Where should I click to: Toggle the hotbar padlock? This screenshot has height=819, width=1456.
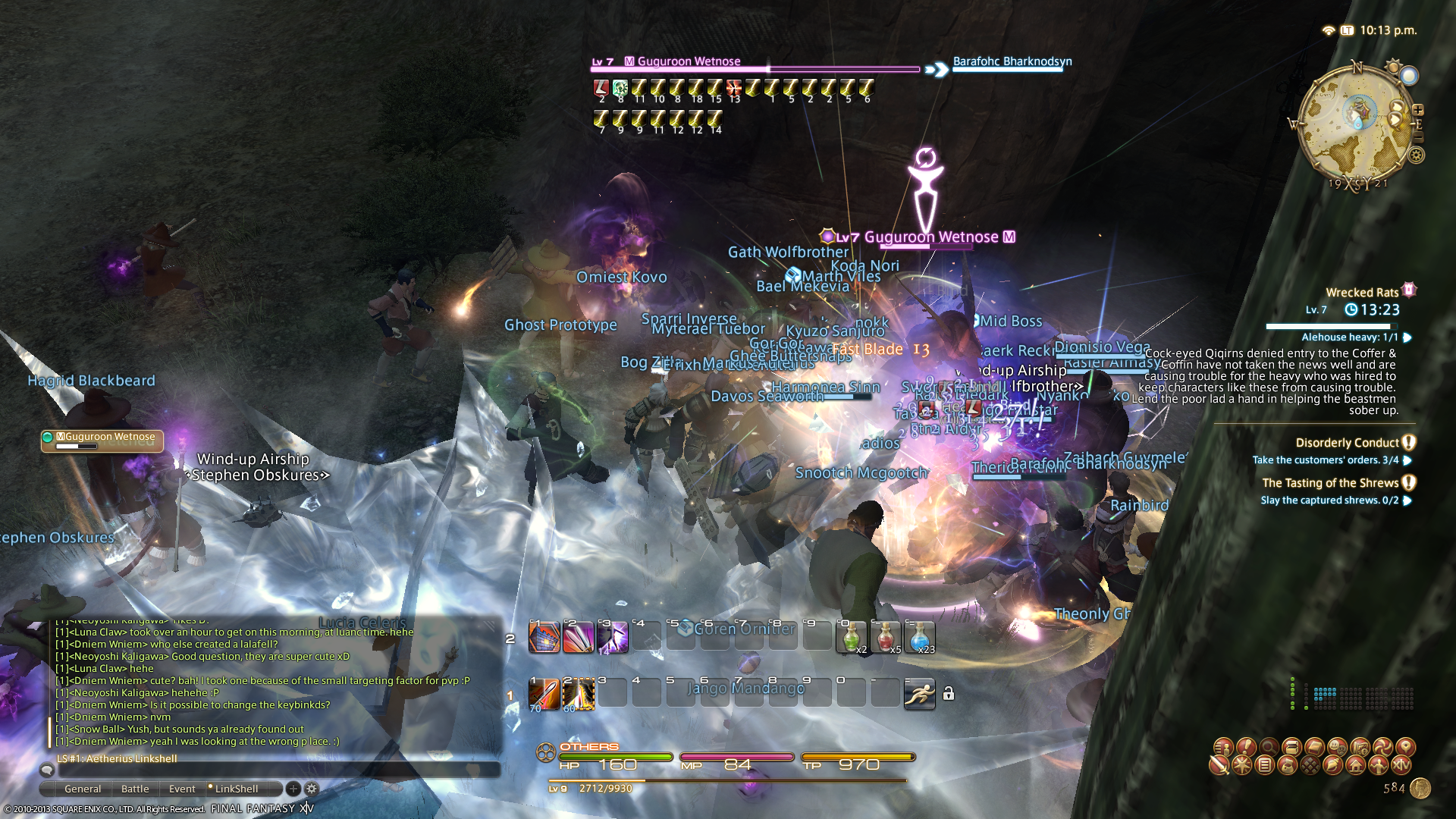pyautogui.click(x=949, y=693)
